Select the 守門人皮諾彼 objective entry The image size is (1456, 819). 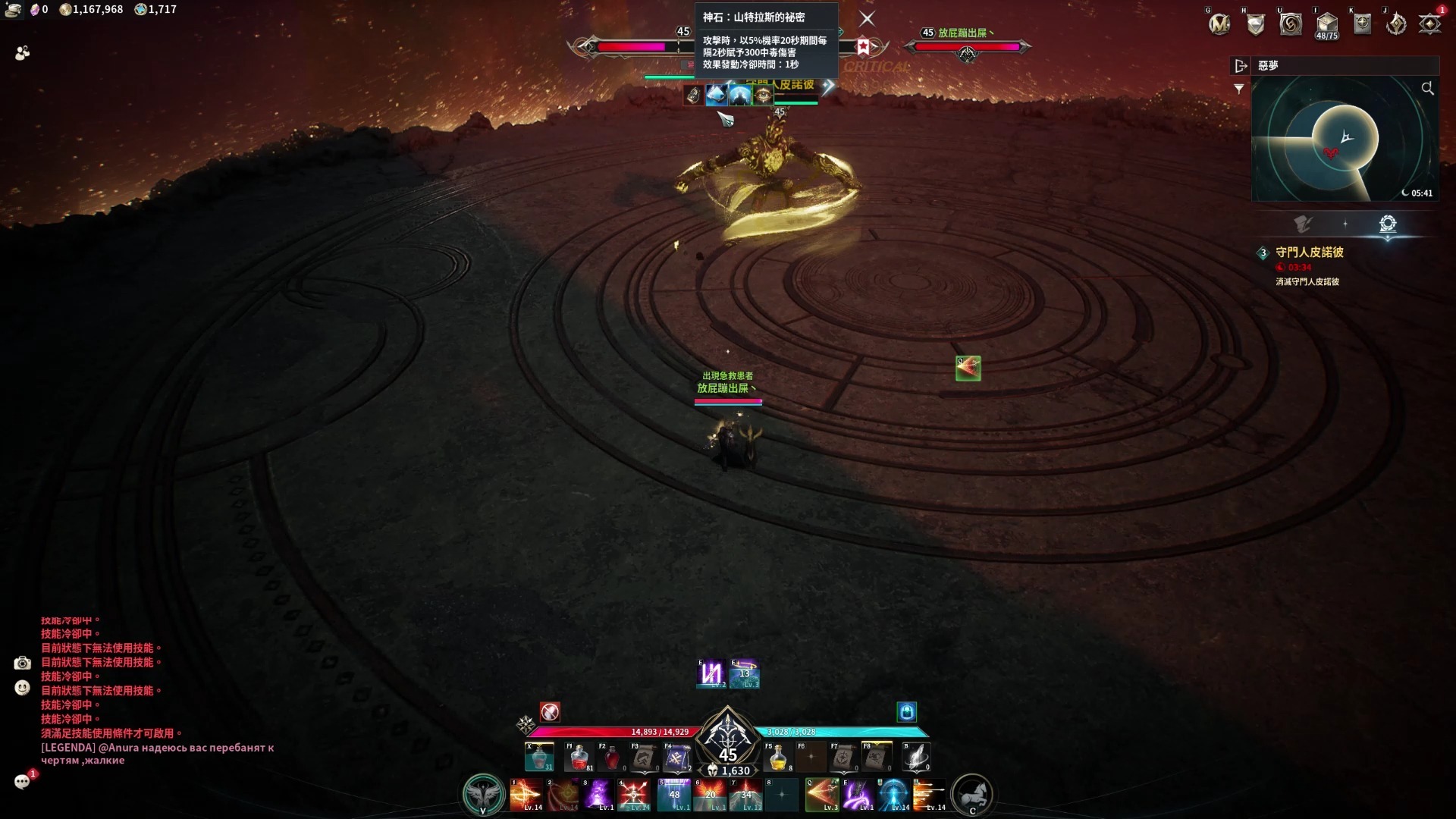(1309, 253)
